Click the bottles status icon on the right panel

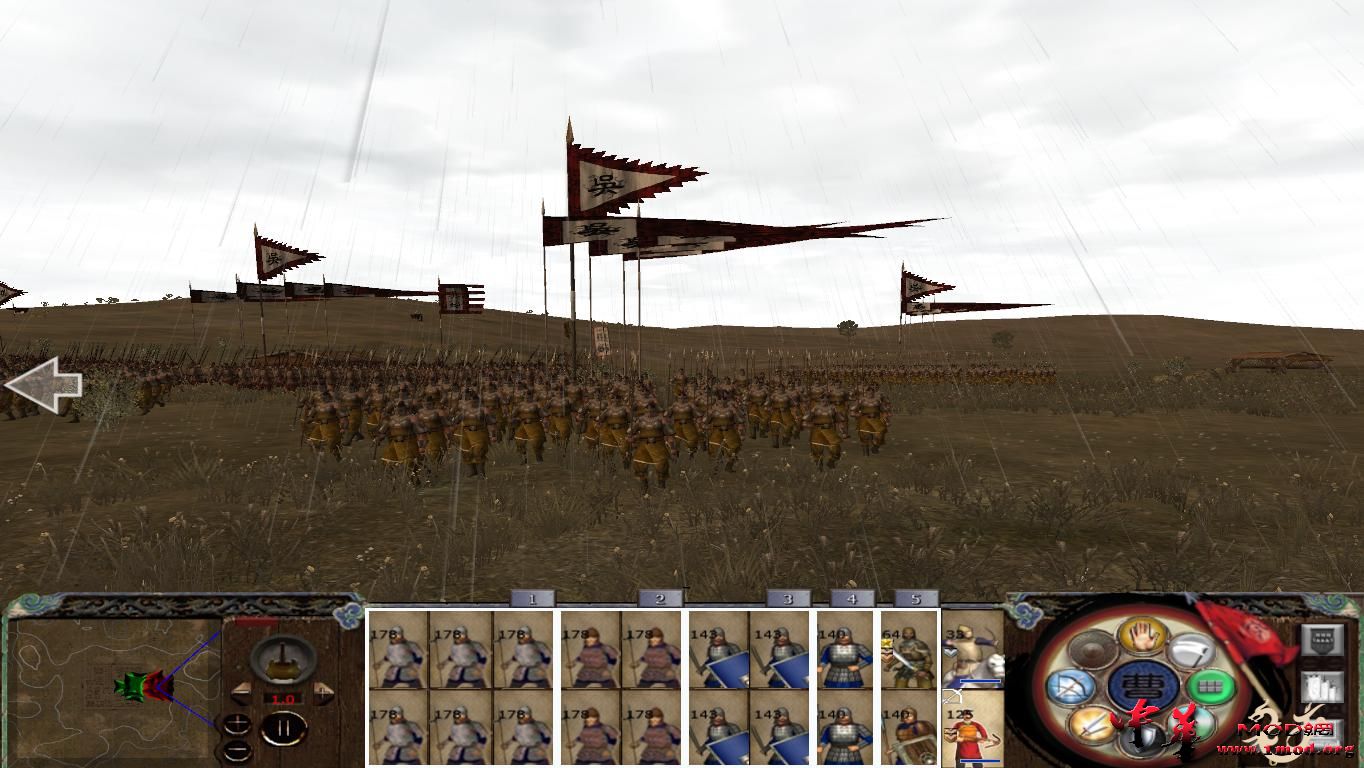pyautogui.click(x=1320, y=687)
